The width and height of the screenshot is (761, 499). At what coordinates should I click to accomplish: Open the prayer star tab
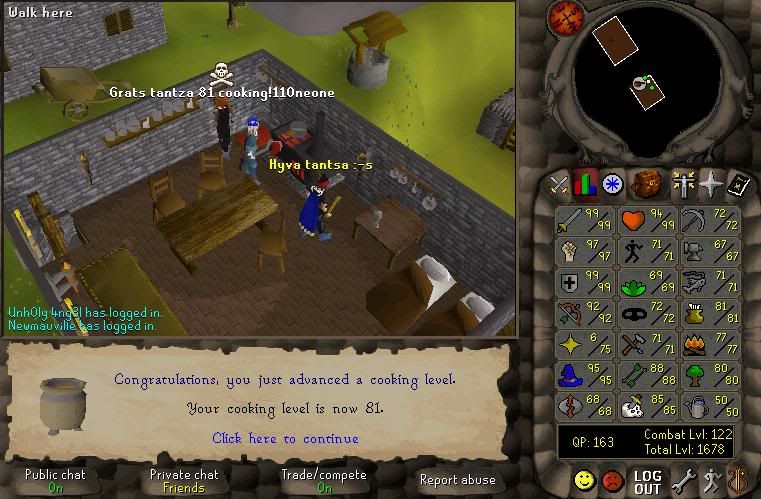711,184
